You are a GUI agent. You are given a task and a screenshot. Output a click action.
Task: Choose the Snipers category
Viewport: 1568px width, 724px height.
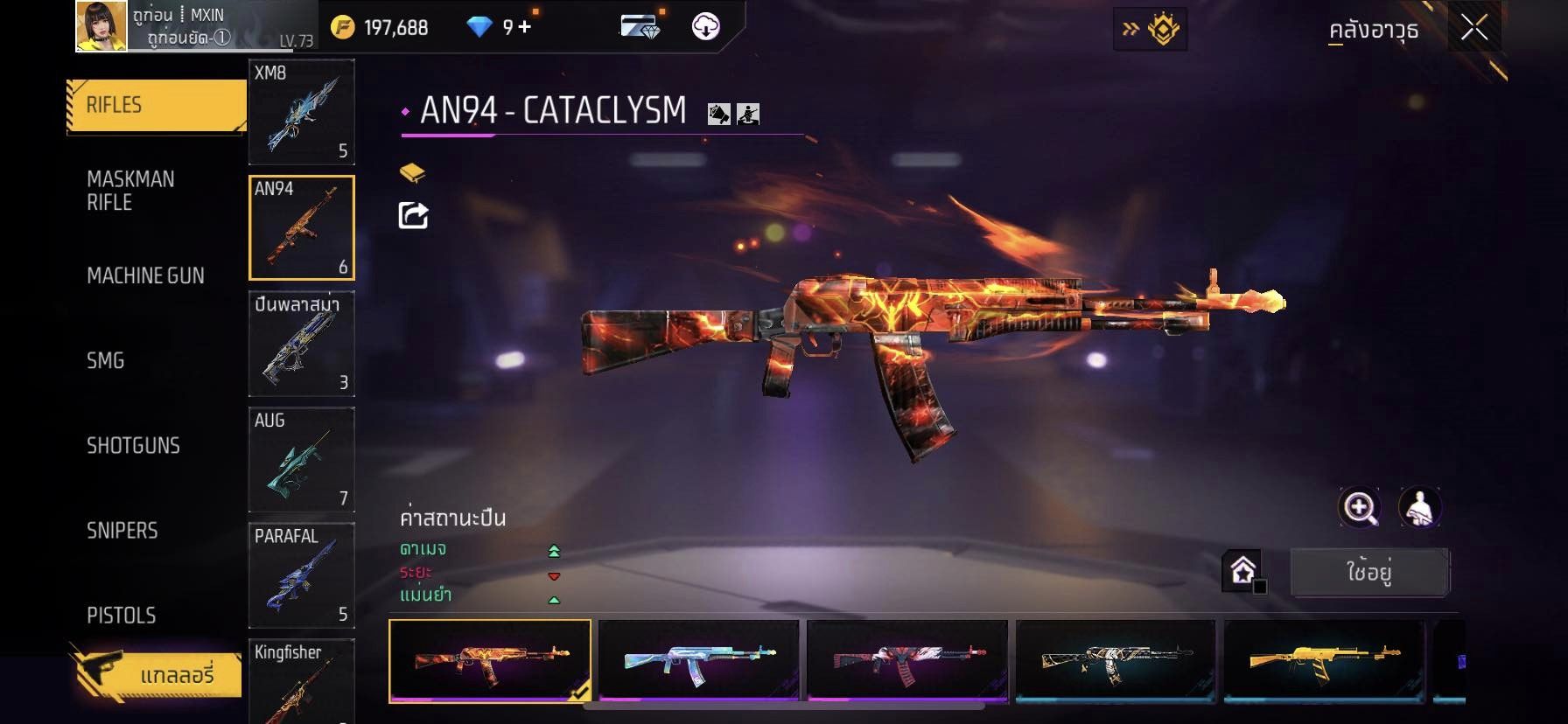click(122, 531)
